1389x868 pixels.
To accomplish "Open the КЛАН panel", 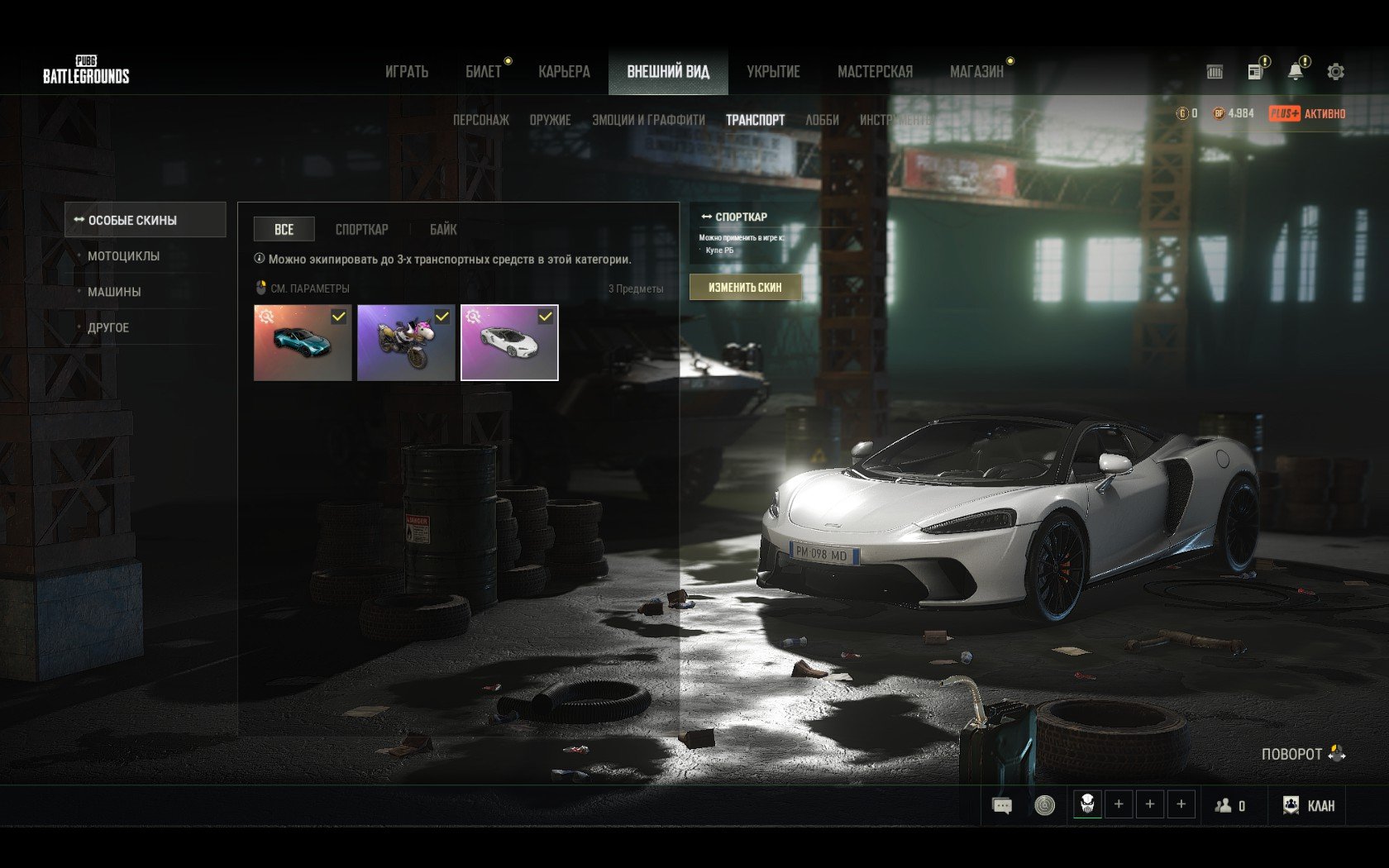I will 1309,805.
